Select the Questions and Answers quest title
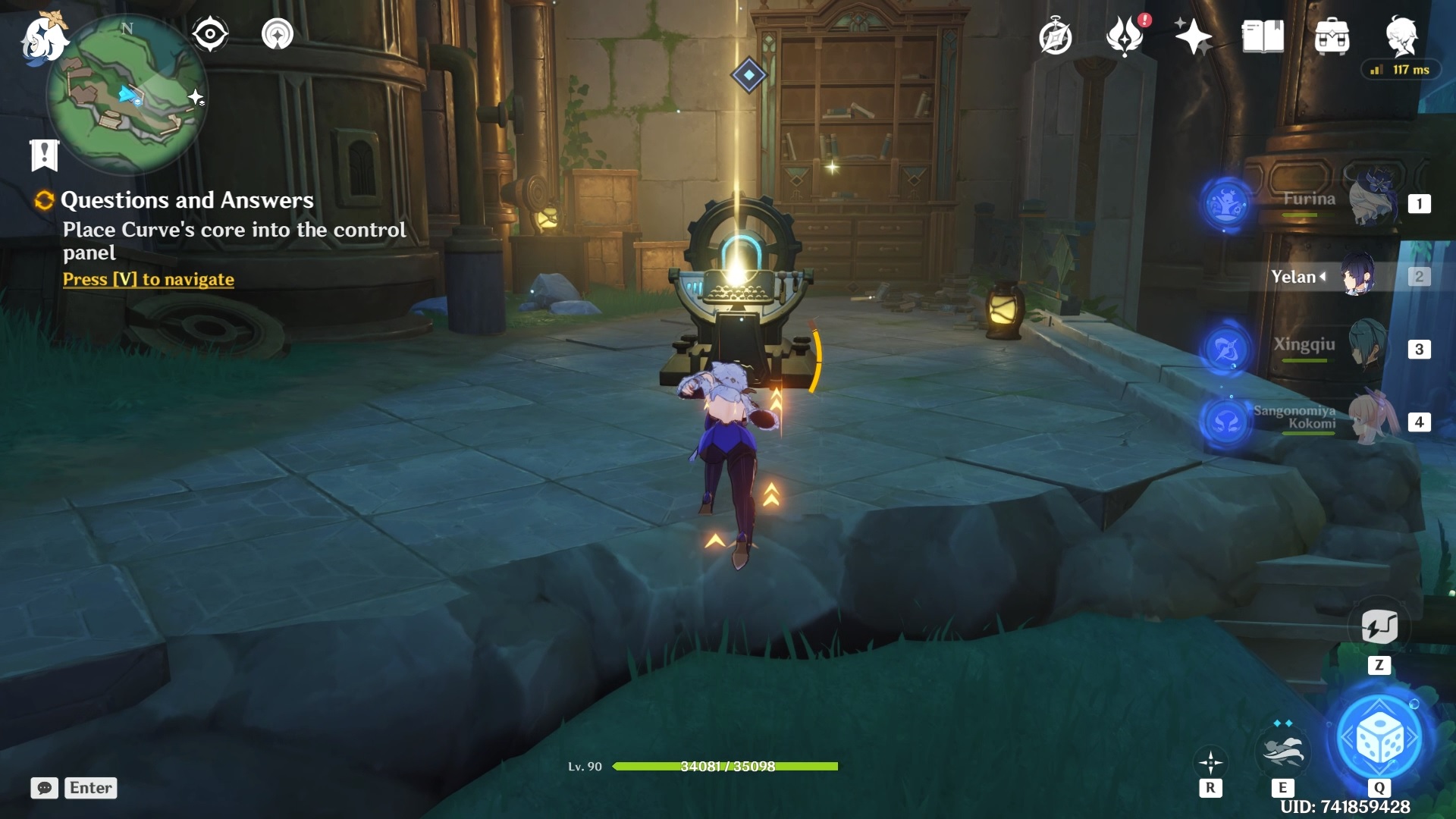The image size is (1456, 819). click(x=187, y=200)
